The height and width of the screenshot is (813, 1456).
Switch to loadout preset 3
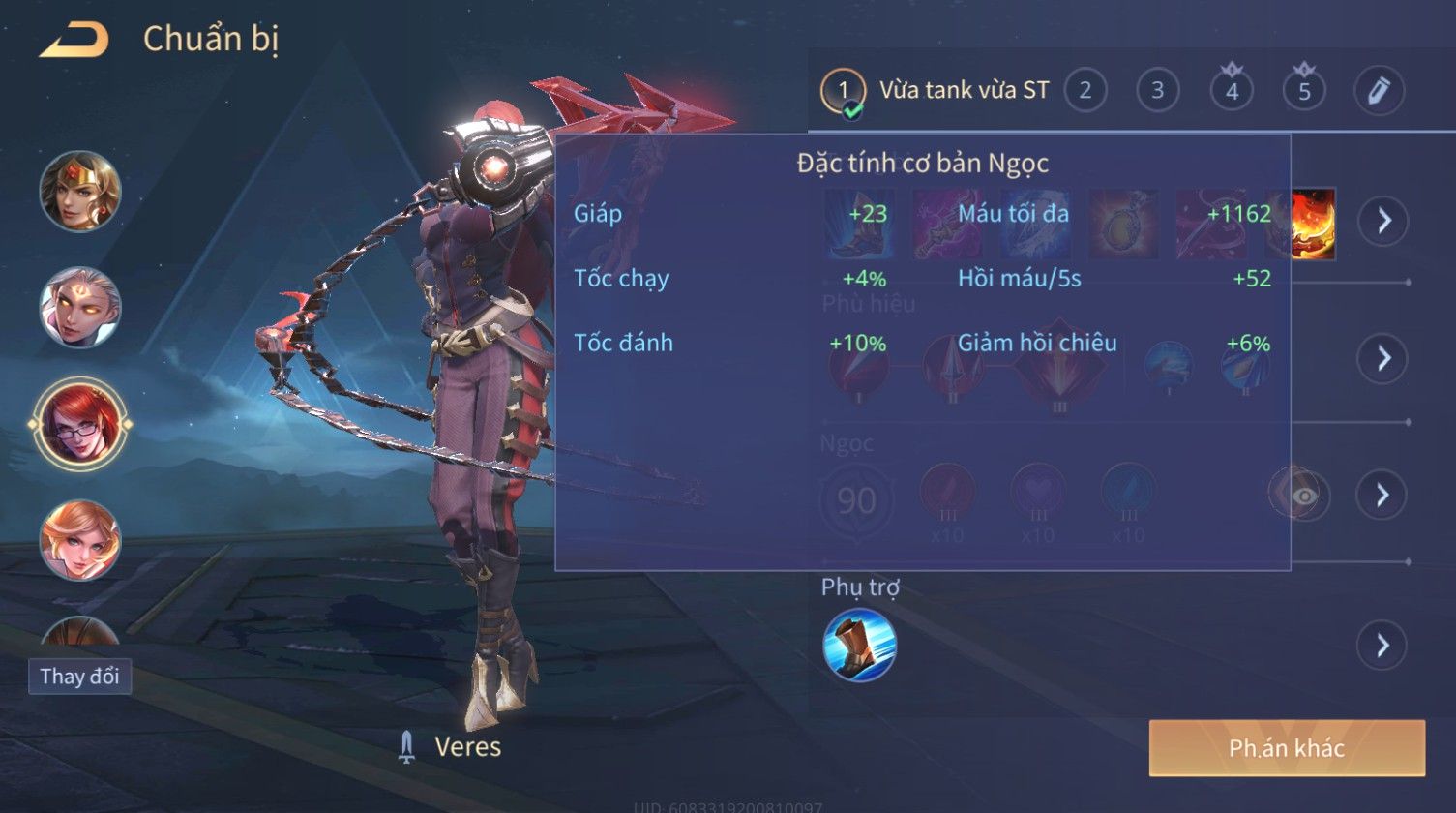tap(1157, 91)
